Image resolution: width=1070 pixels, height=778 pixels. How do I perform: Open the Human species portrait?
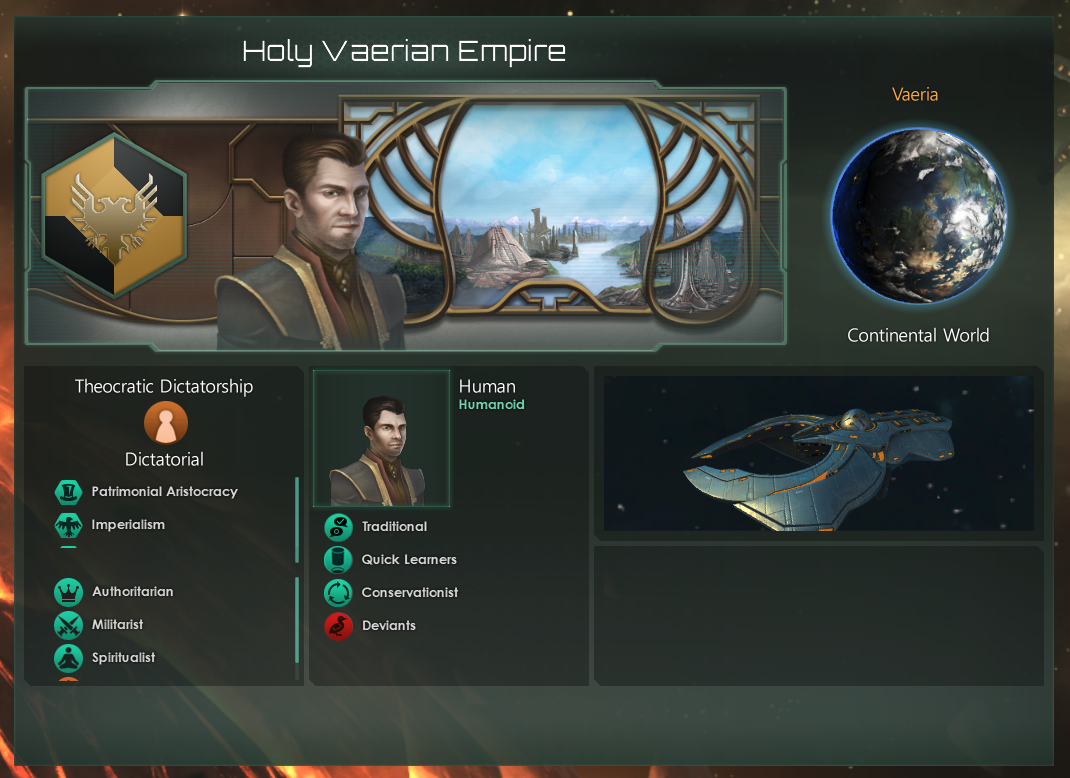(x=381, y=439)
